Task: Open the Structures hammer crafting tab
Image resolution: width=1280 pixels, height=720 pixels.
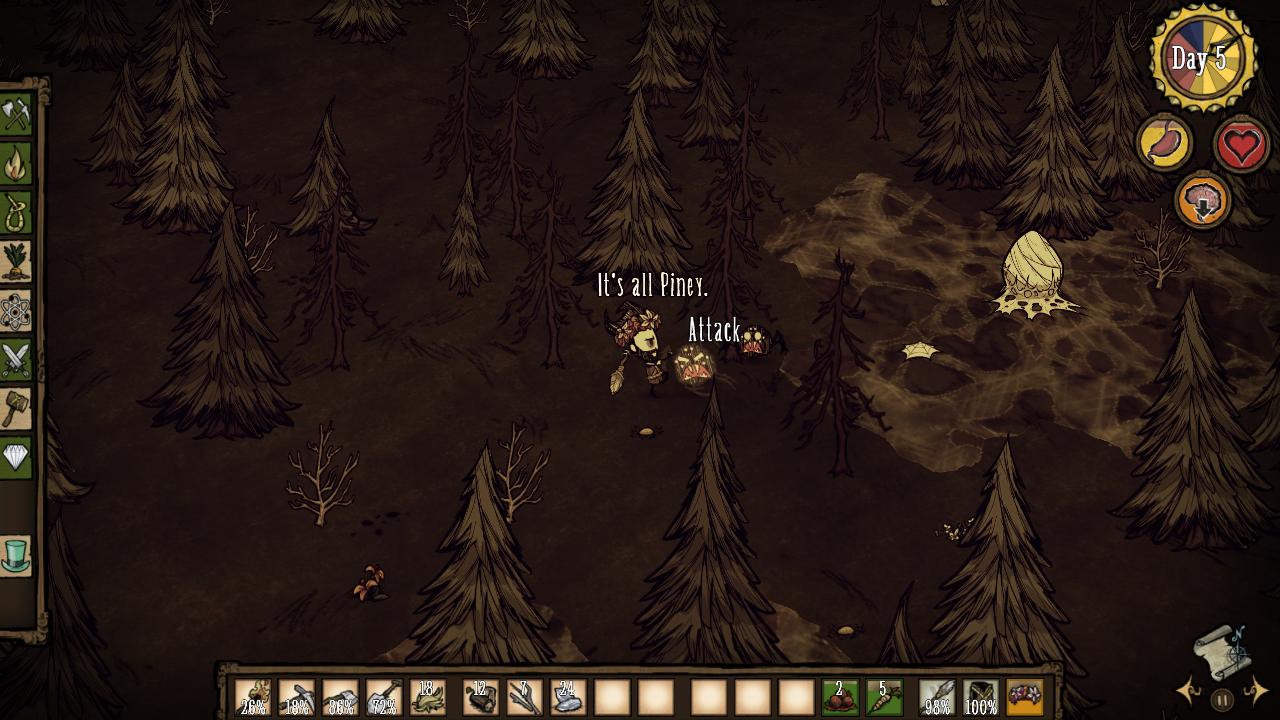Action: point(16,408)
